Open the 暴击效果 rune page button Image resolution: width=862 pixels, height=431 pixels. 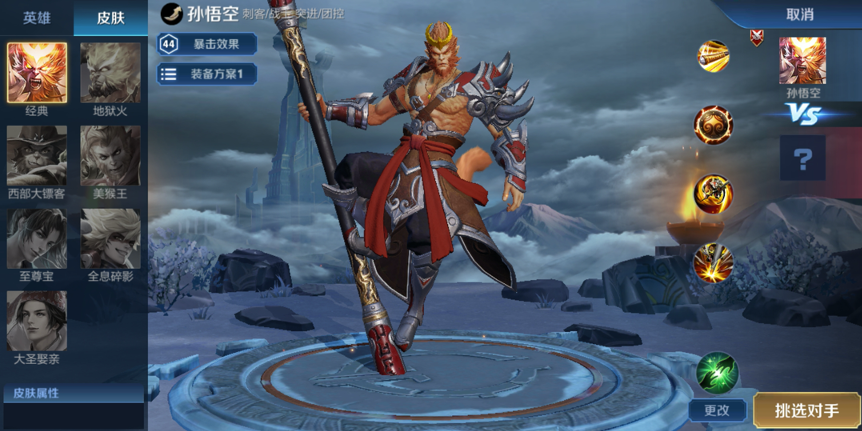click(x=207, y=44)
